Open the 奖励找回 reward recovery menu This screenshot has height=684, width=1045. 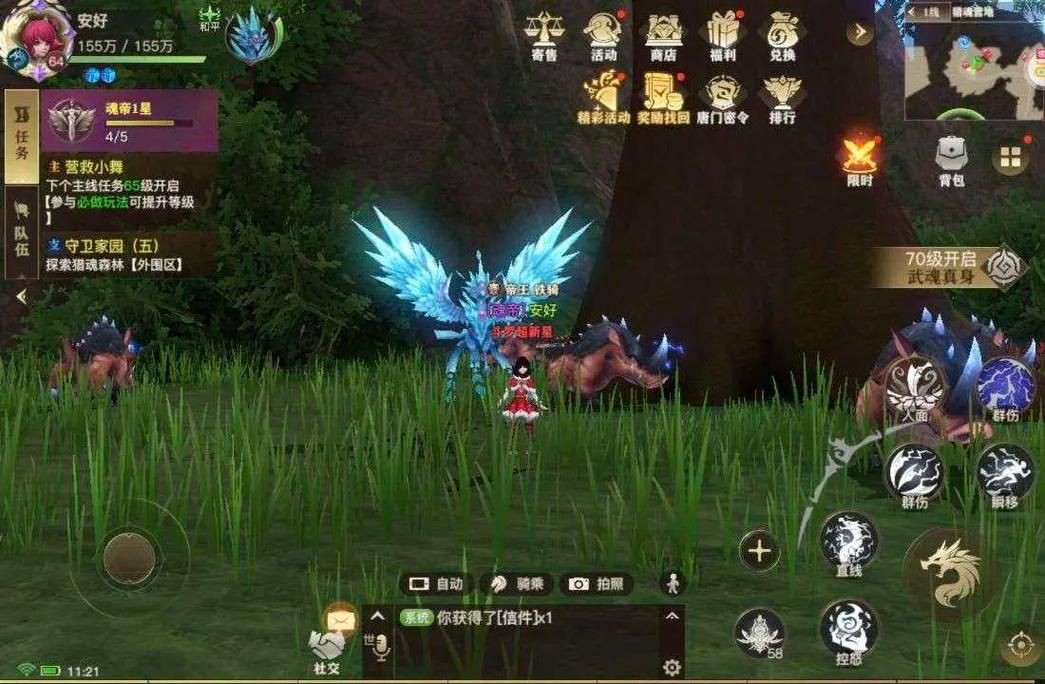tap(662, 98)
